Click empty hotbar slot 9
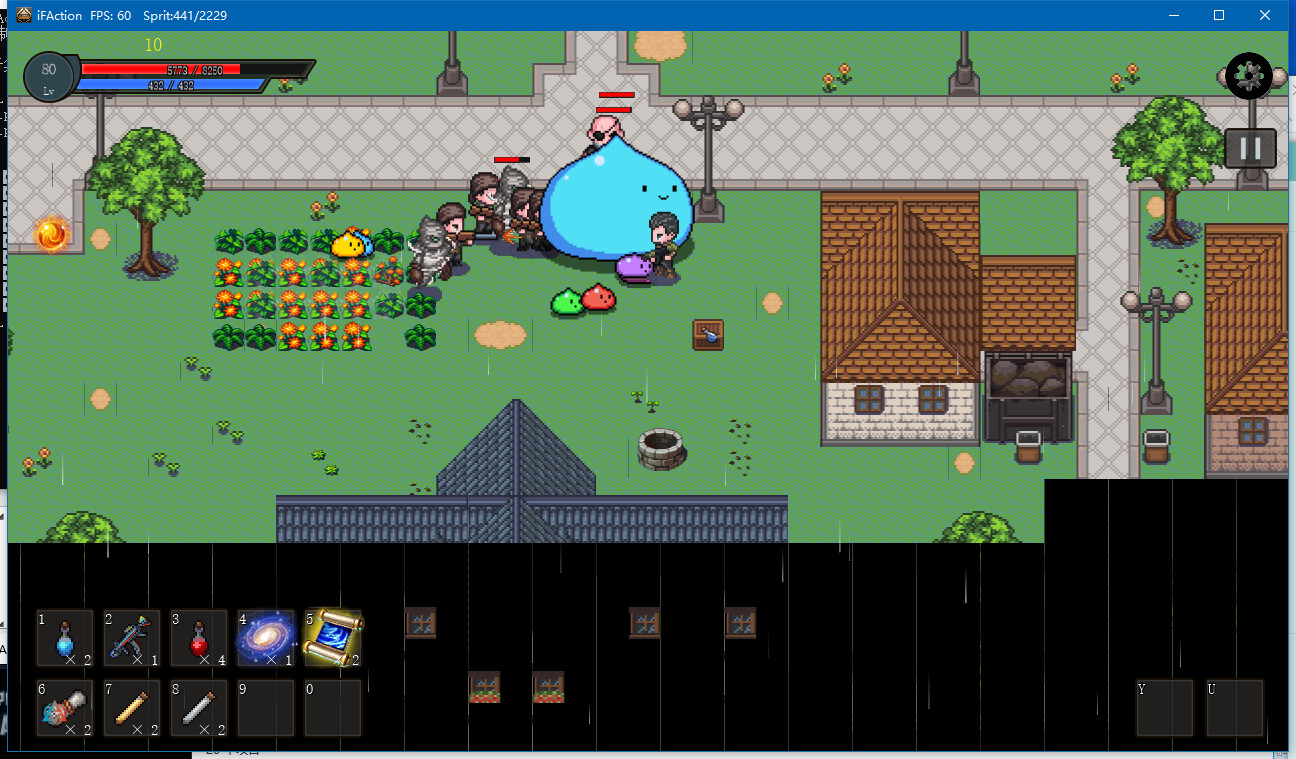This screenshot has height=759, width=1296. pos(265,707)
